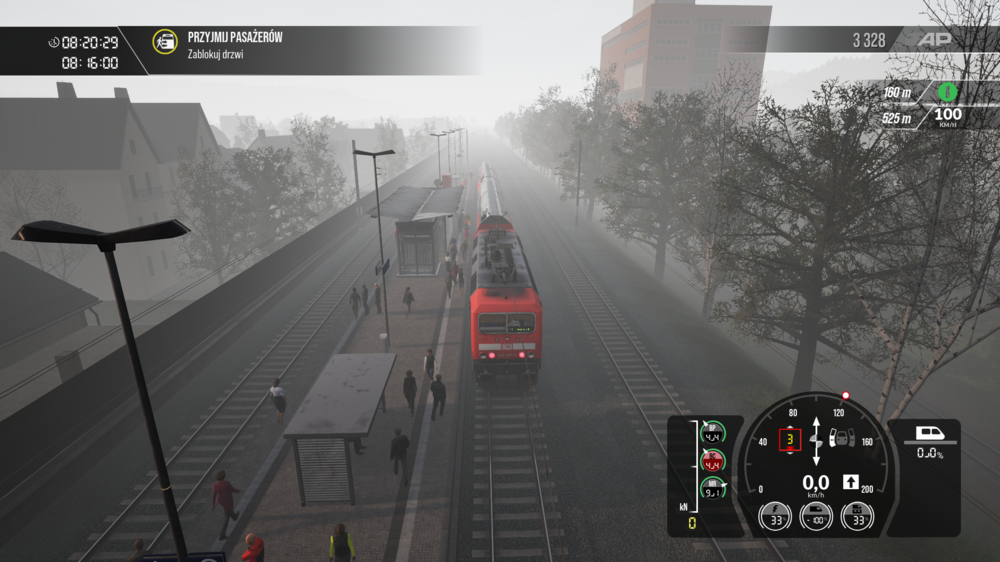Select the BP brake pipe gauge
Image resolution: width=1000 pixels, height=562 pixels.
pyautogui.click(x=712, y=435)
